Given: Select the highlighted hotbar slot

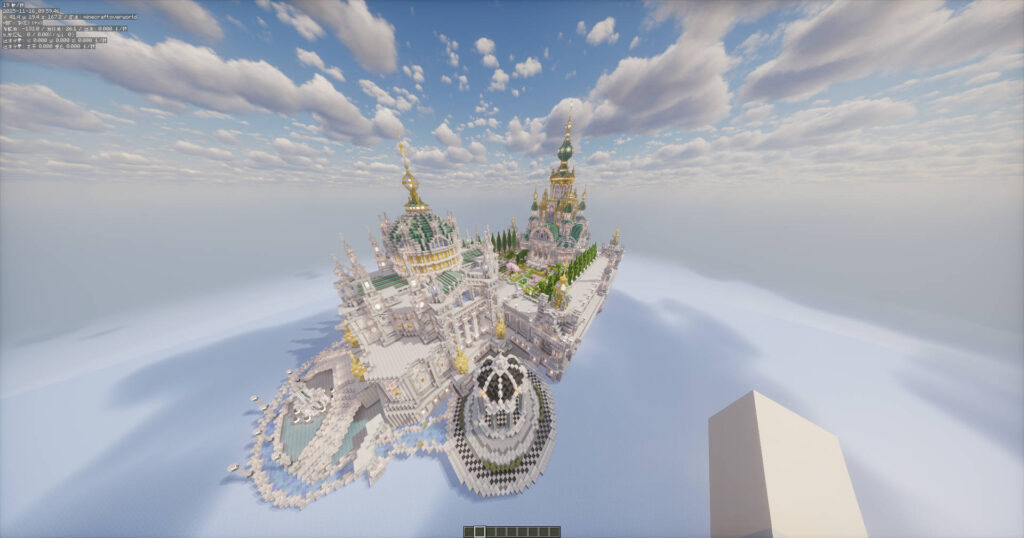Looking at the screenshot, I should (479, 531).
